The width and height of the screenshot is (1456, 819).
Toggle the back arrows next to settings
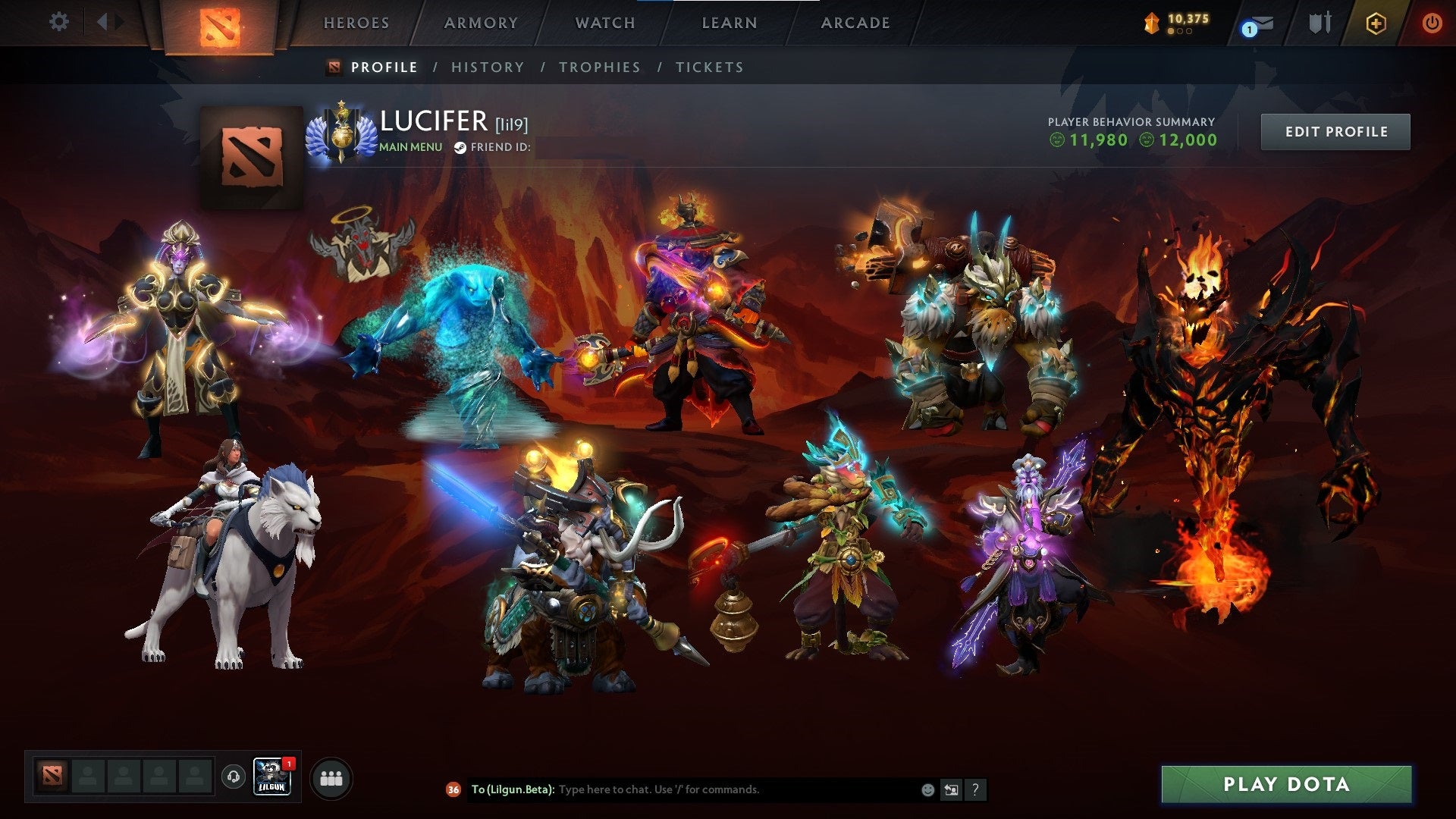(107, 23)
